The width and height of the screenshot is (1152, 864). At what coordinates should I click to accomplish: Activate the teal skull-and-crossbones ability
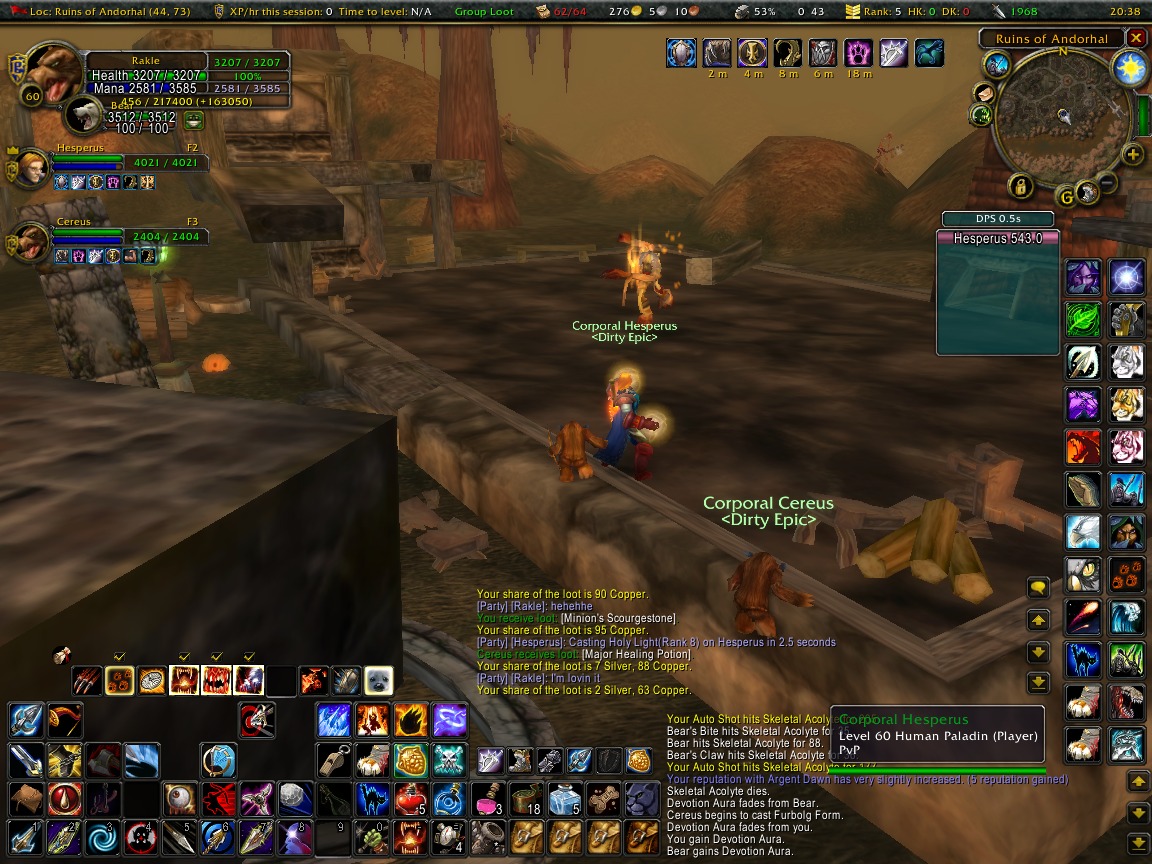coord(448,760)
